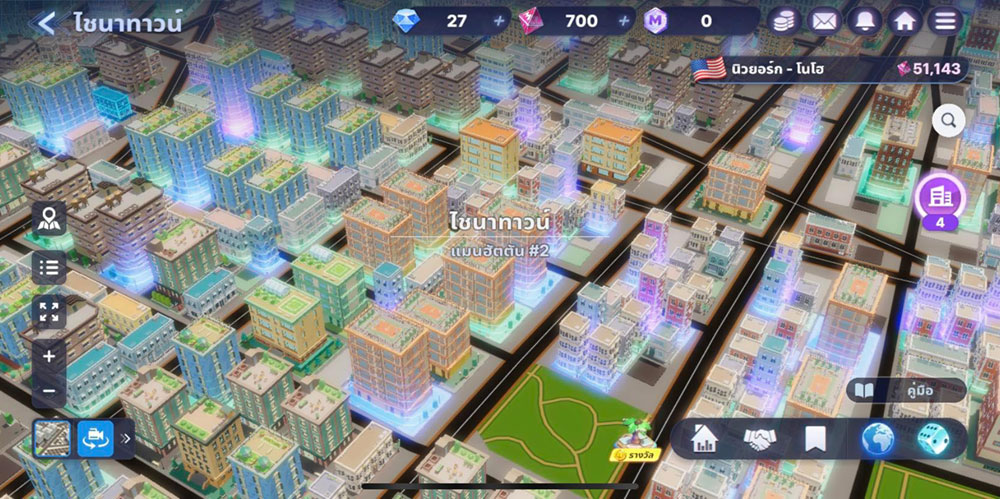The width and height of the screenshot is (1000, 499).
Task: Toggle the fullscreen expand arrows
Action: (x=49, y=311)
